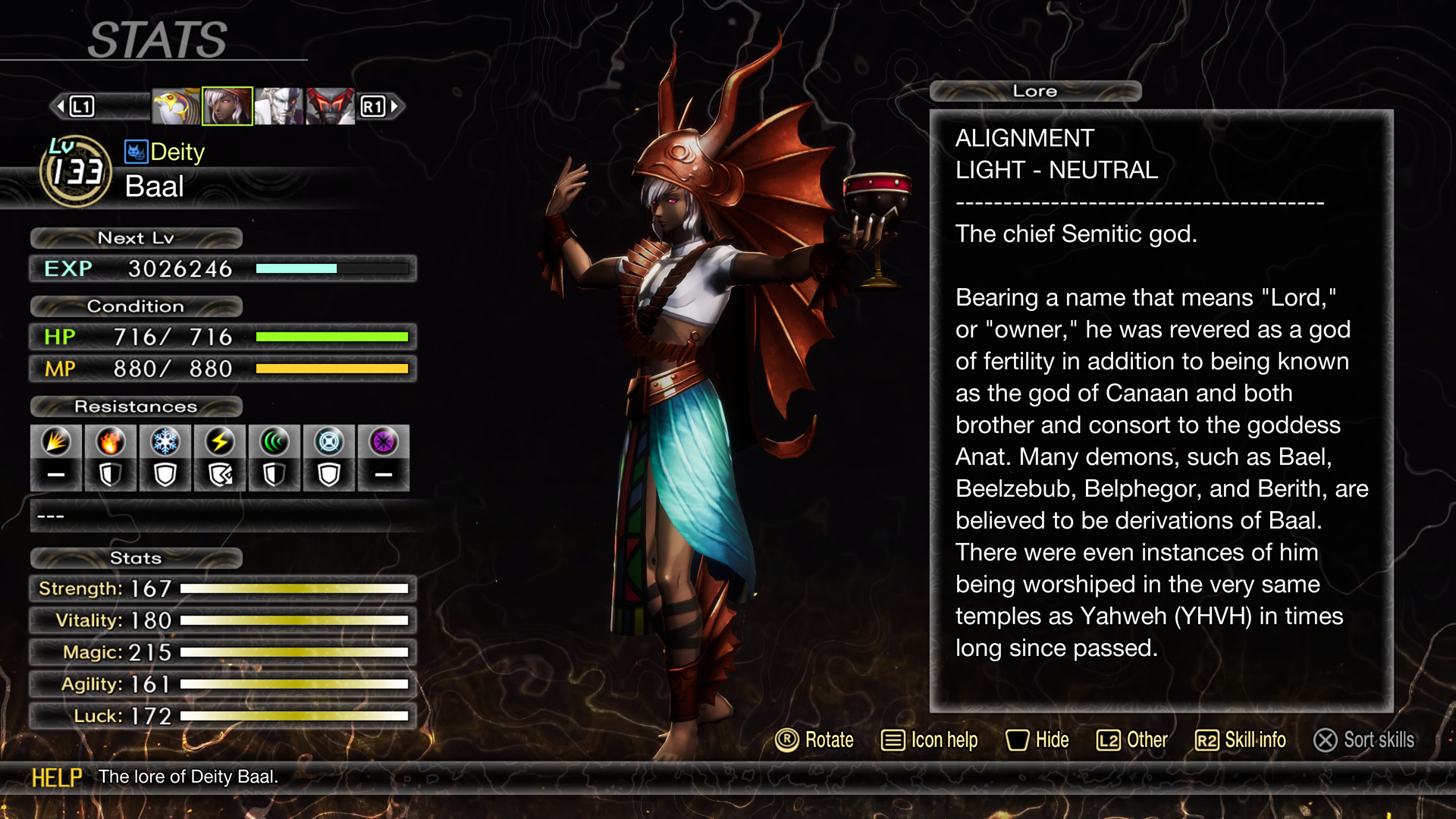Click the Lore panel header
The width and height of the screenshot is (1456, 819).
[1035, 91]
